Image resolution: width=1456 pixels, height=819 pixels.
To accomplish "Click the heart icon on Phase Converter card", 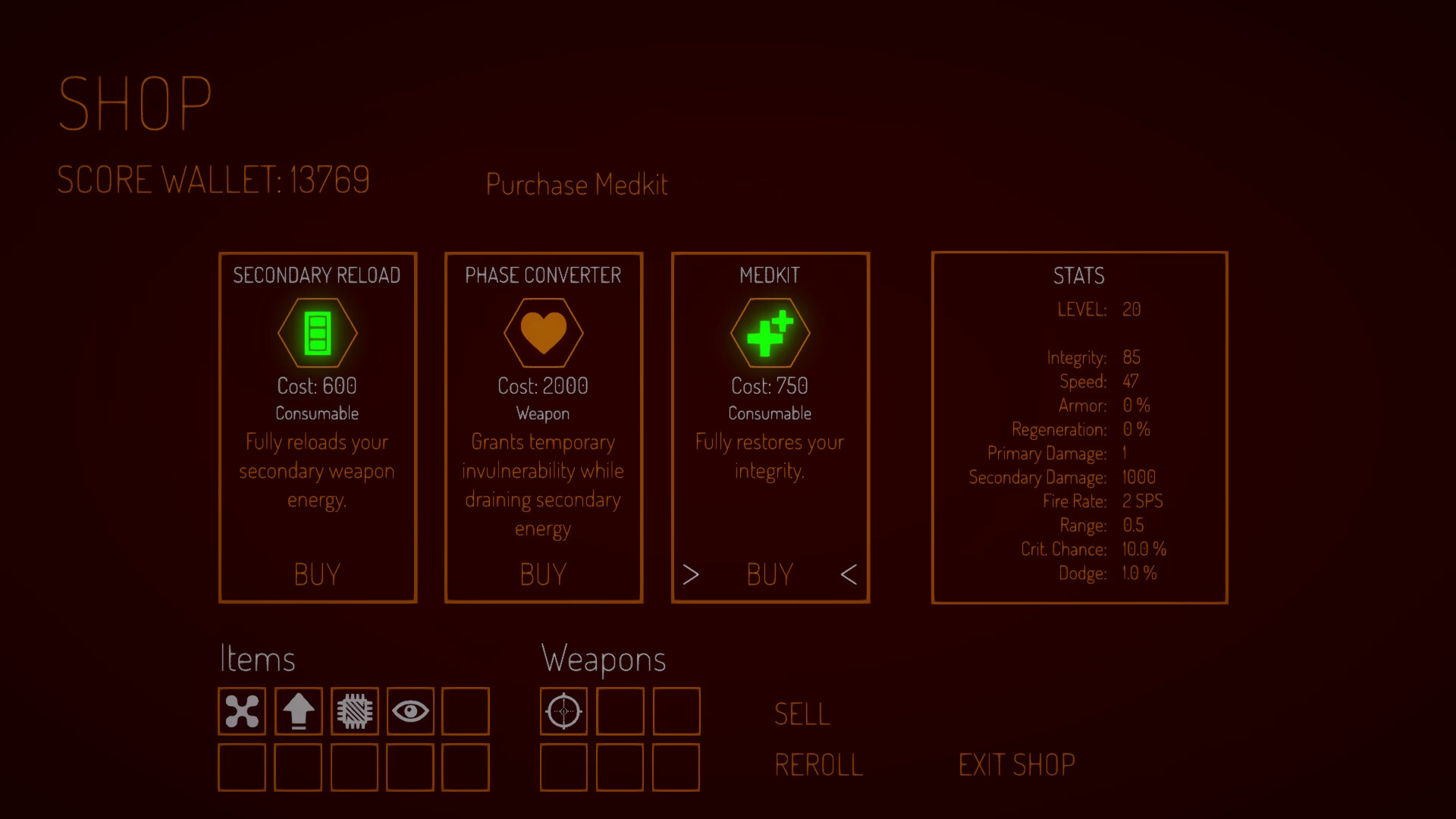I will pyautogui.click(x=543, y=334).
